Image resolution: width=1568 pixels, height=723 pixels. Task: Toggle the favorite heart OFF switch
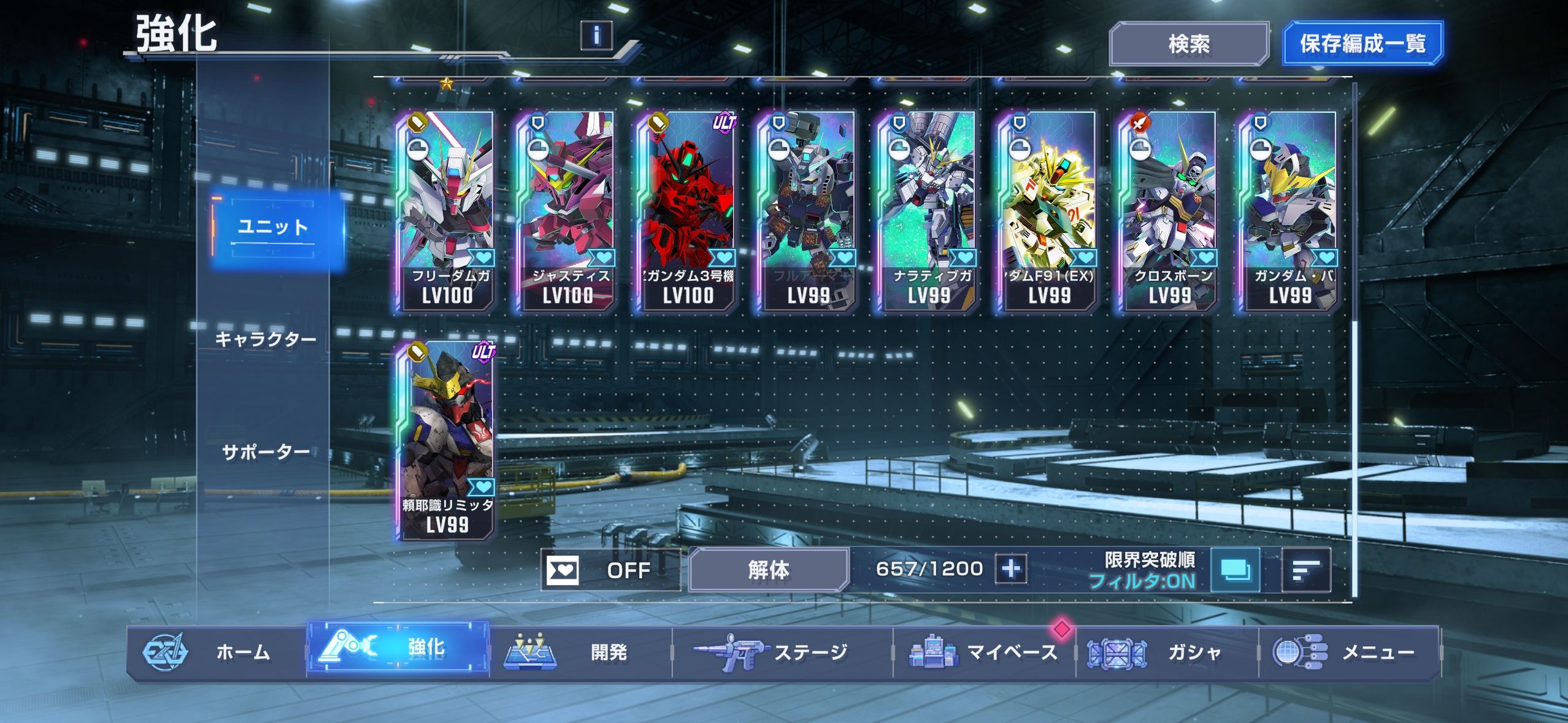coord(610,570)
